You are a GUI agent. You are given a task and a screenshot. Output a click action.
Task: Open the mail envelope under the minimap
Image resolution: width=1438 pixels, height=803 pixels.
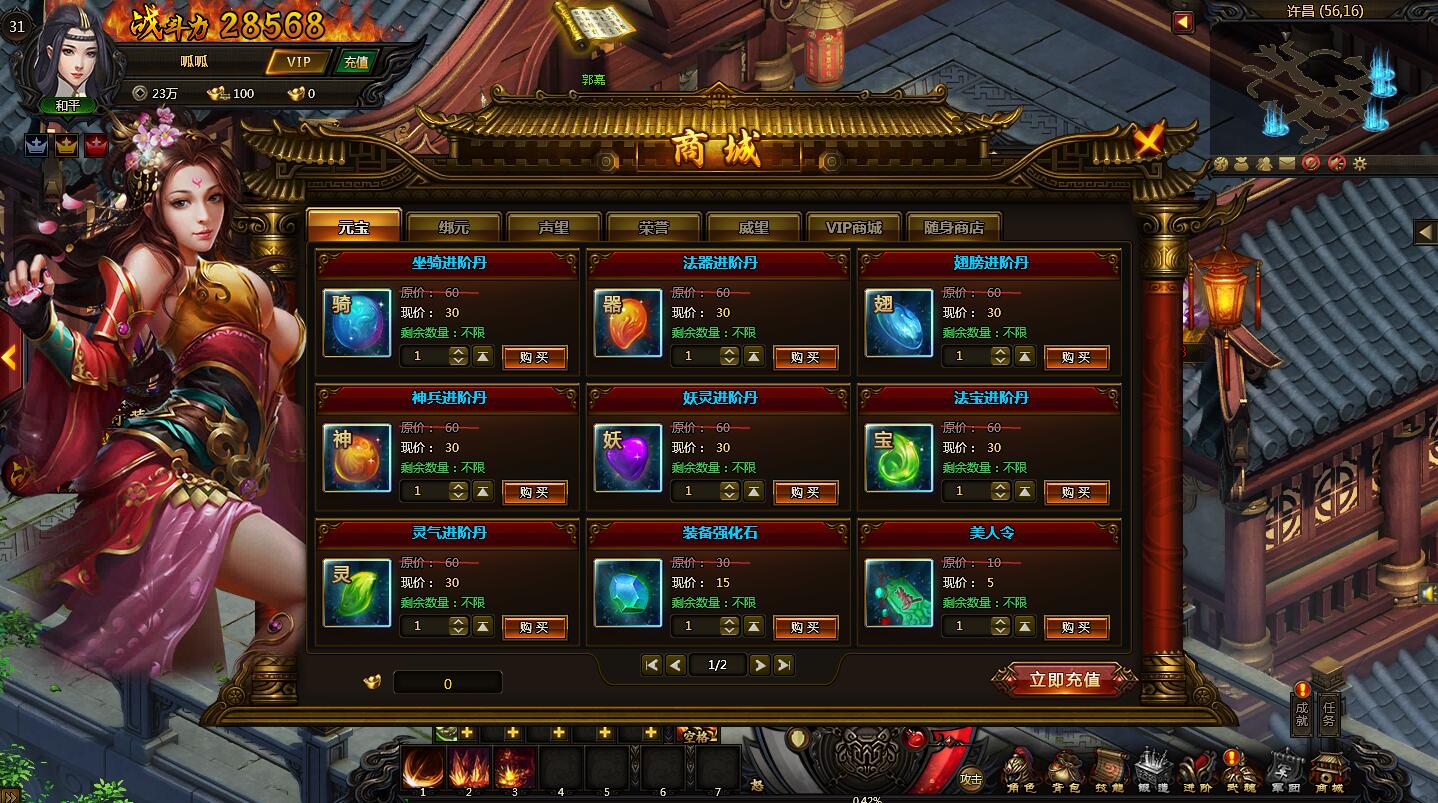click(1287, 163)
